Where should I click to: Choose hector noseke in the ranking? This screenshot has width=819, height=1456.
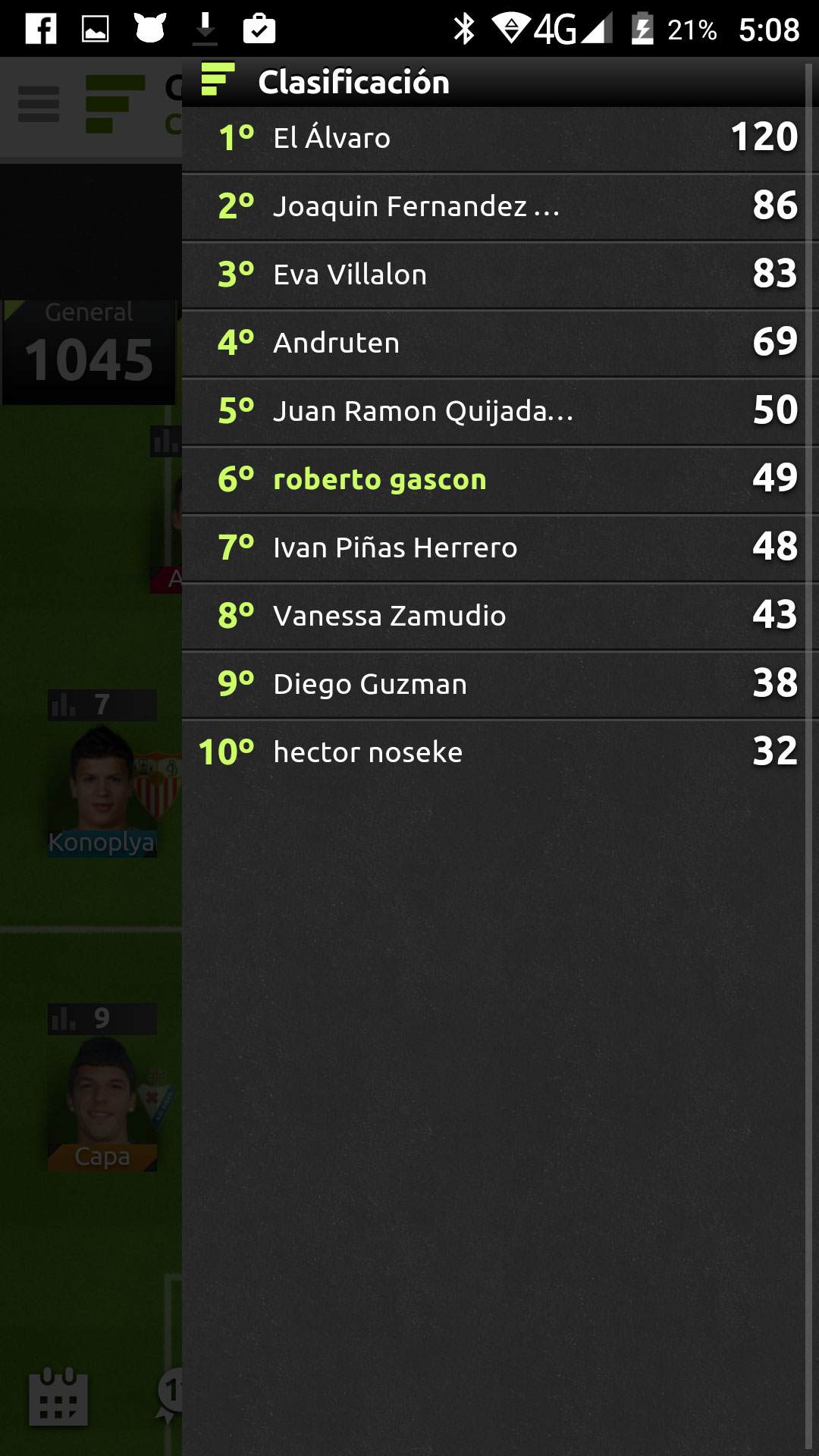click(500, 752)
